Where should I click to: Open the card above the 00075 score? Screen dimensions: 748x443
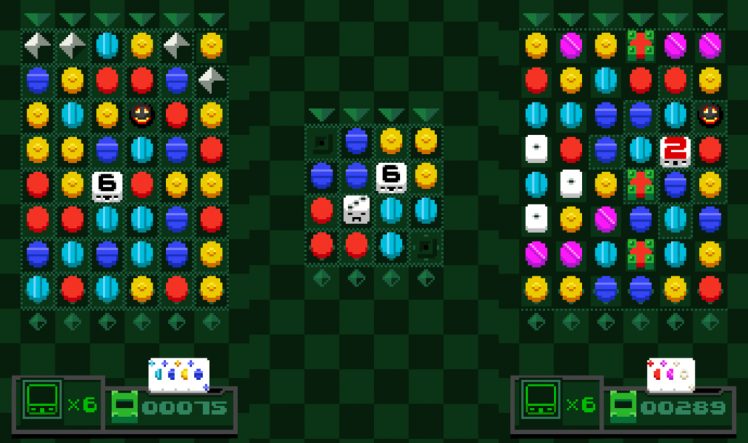(x=178, y=374)
